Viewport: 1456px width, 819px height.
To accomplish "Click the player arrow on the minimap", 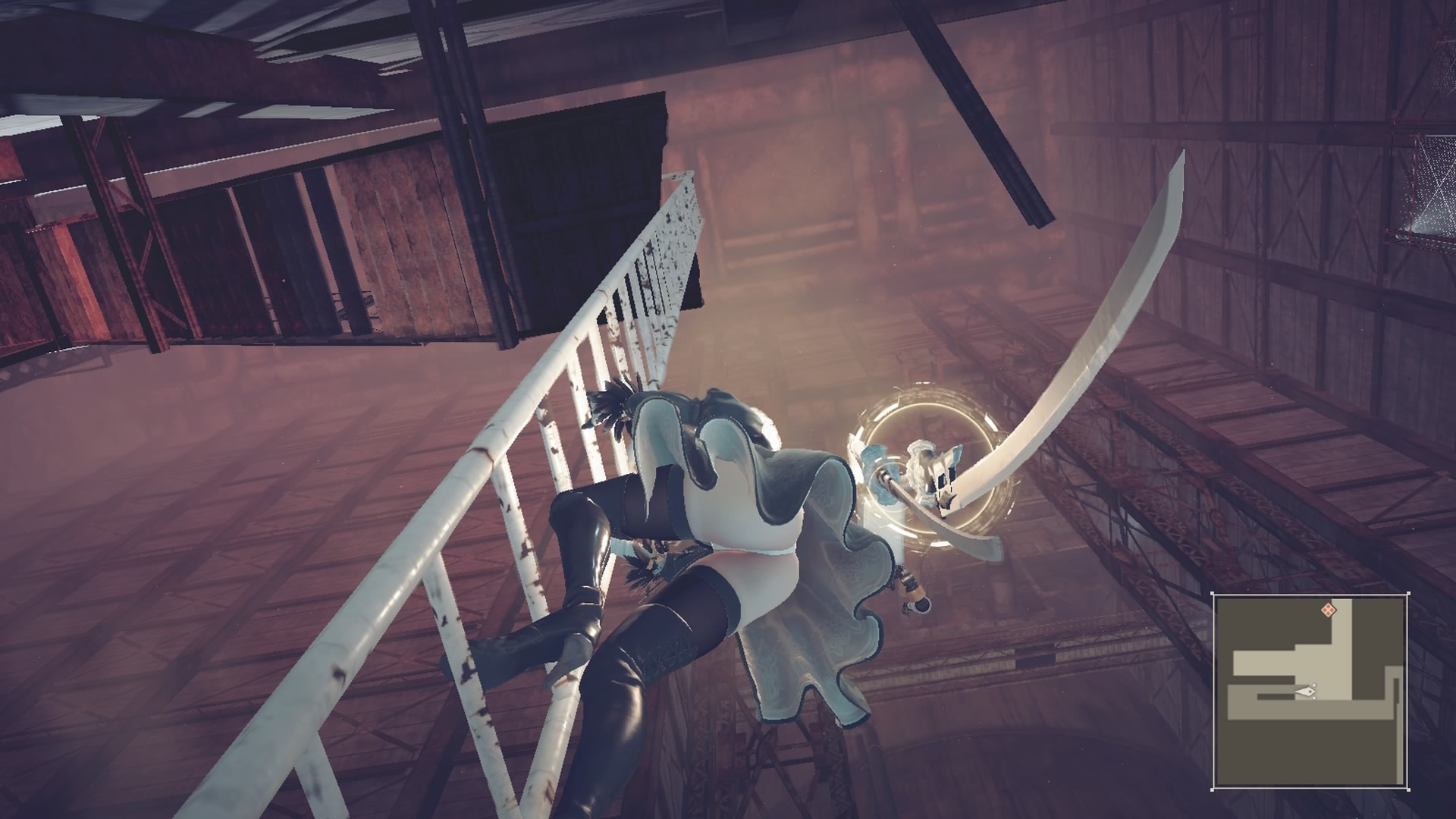I will [1306, 691].
